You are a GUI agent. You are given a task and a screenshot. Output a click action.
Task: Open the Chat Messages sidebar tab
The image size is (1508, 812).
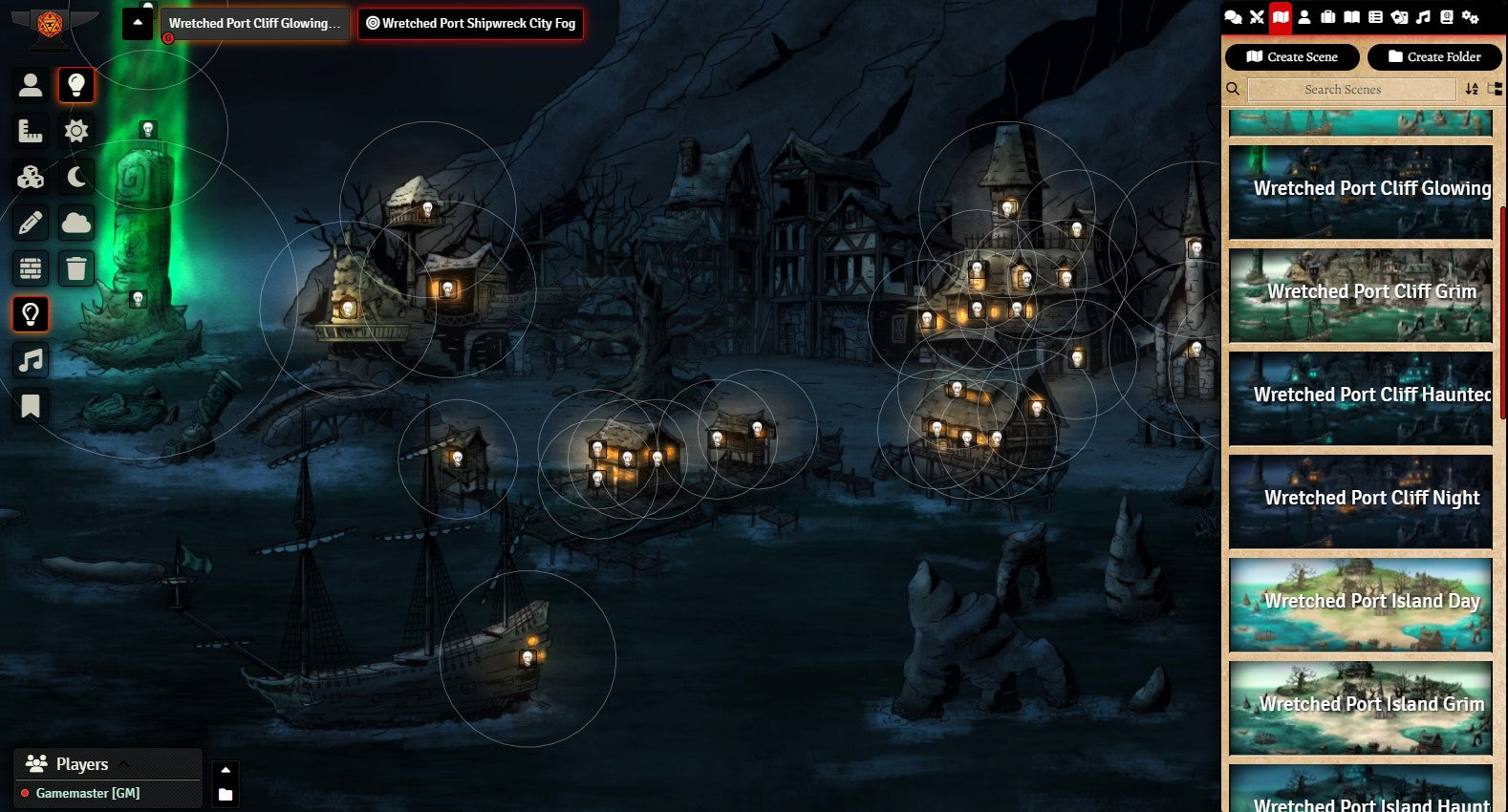pos(1233,17)
